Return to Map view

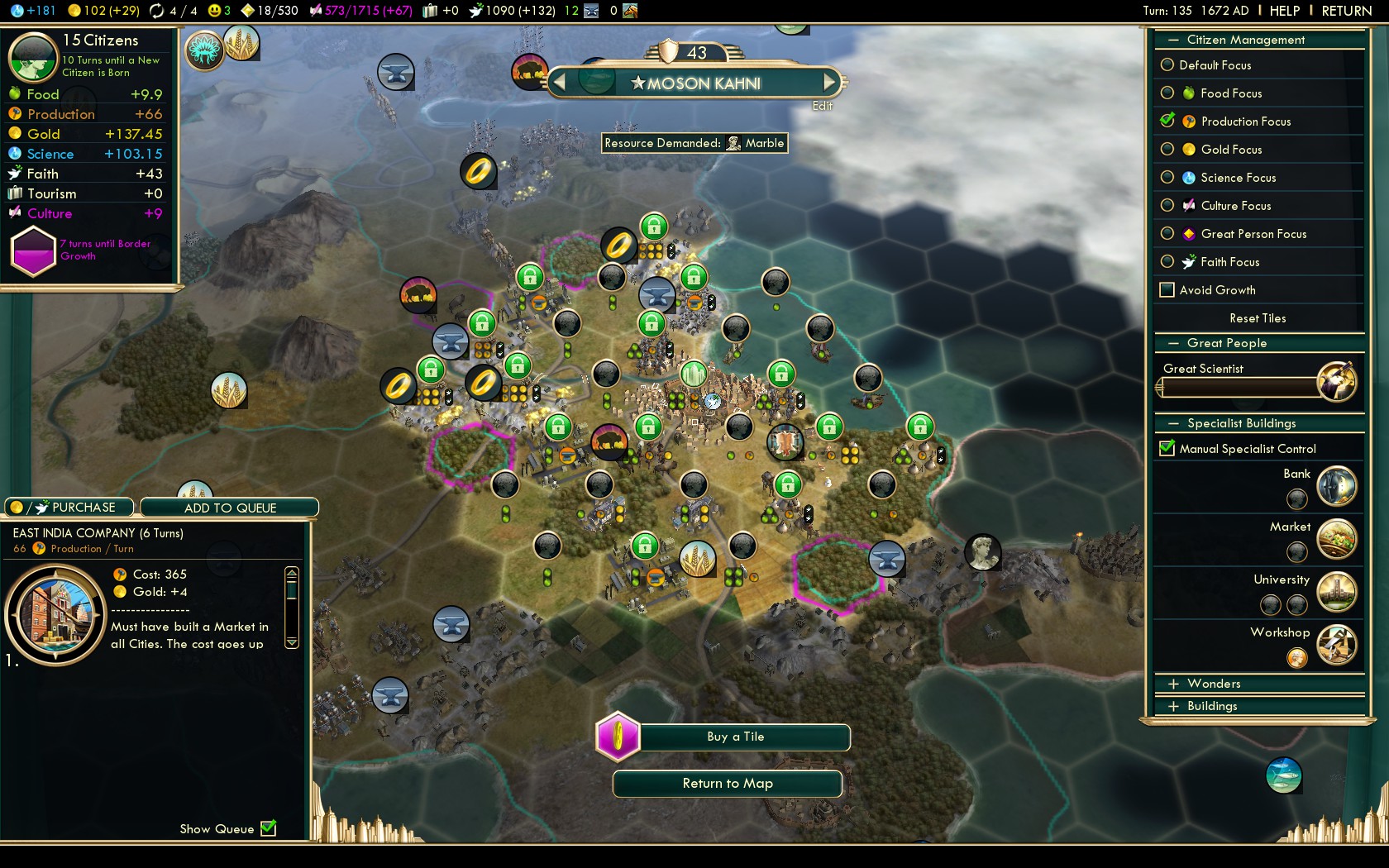[x=727, y=784]
